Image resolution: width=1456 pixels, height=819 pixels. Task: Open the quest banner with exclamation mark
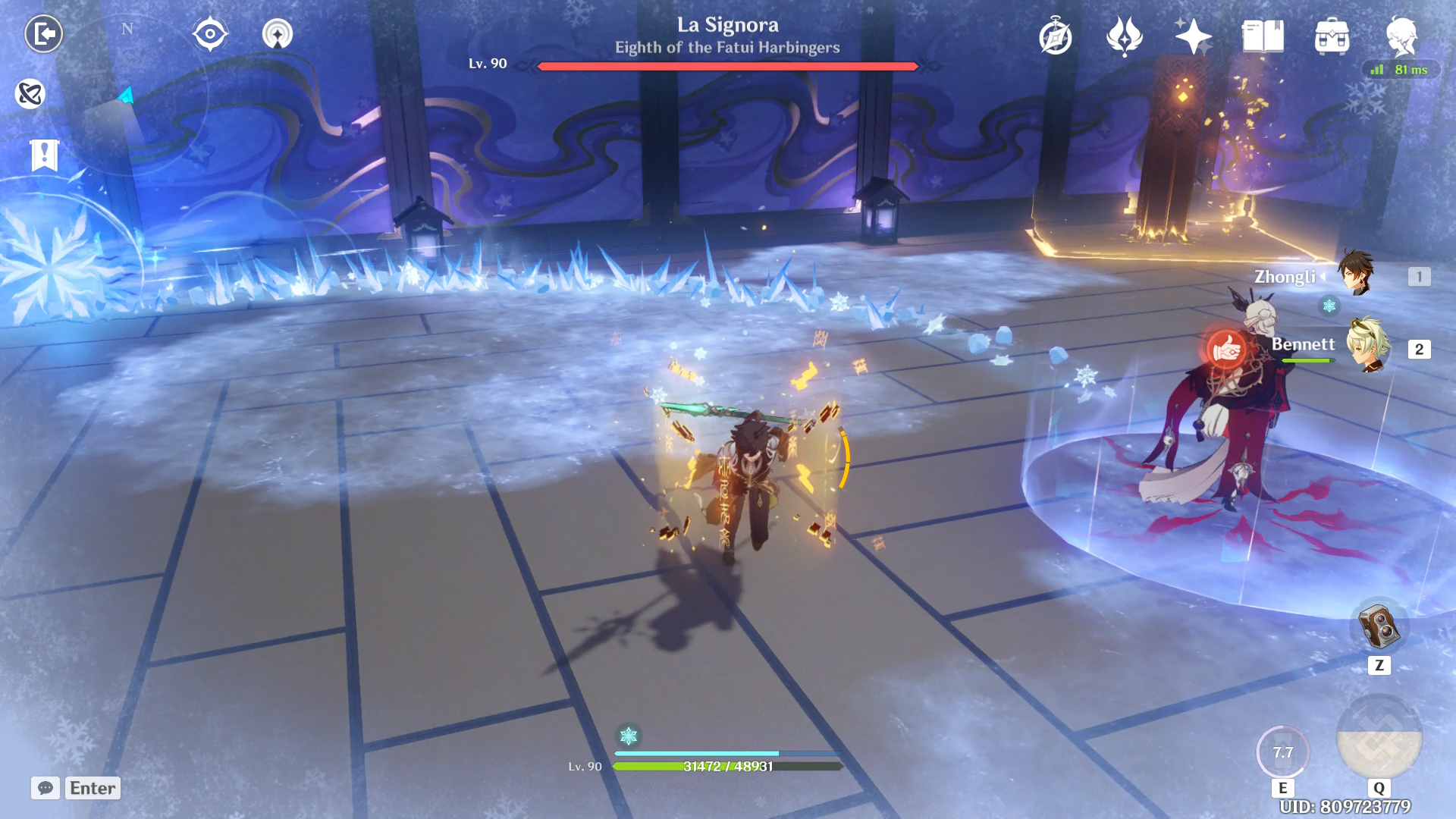[x=45, y=155]
